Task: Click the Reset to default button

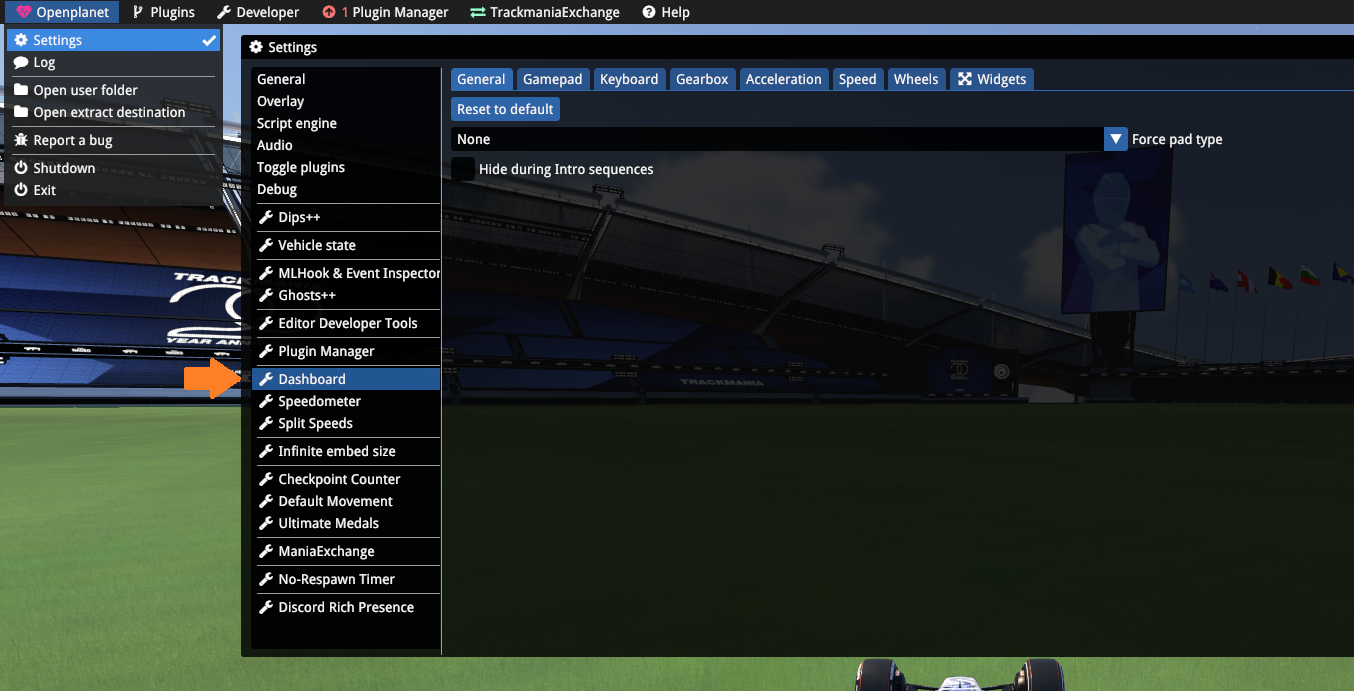Action: click(505, 109)
